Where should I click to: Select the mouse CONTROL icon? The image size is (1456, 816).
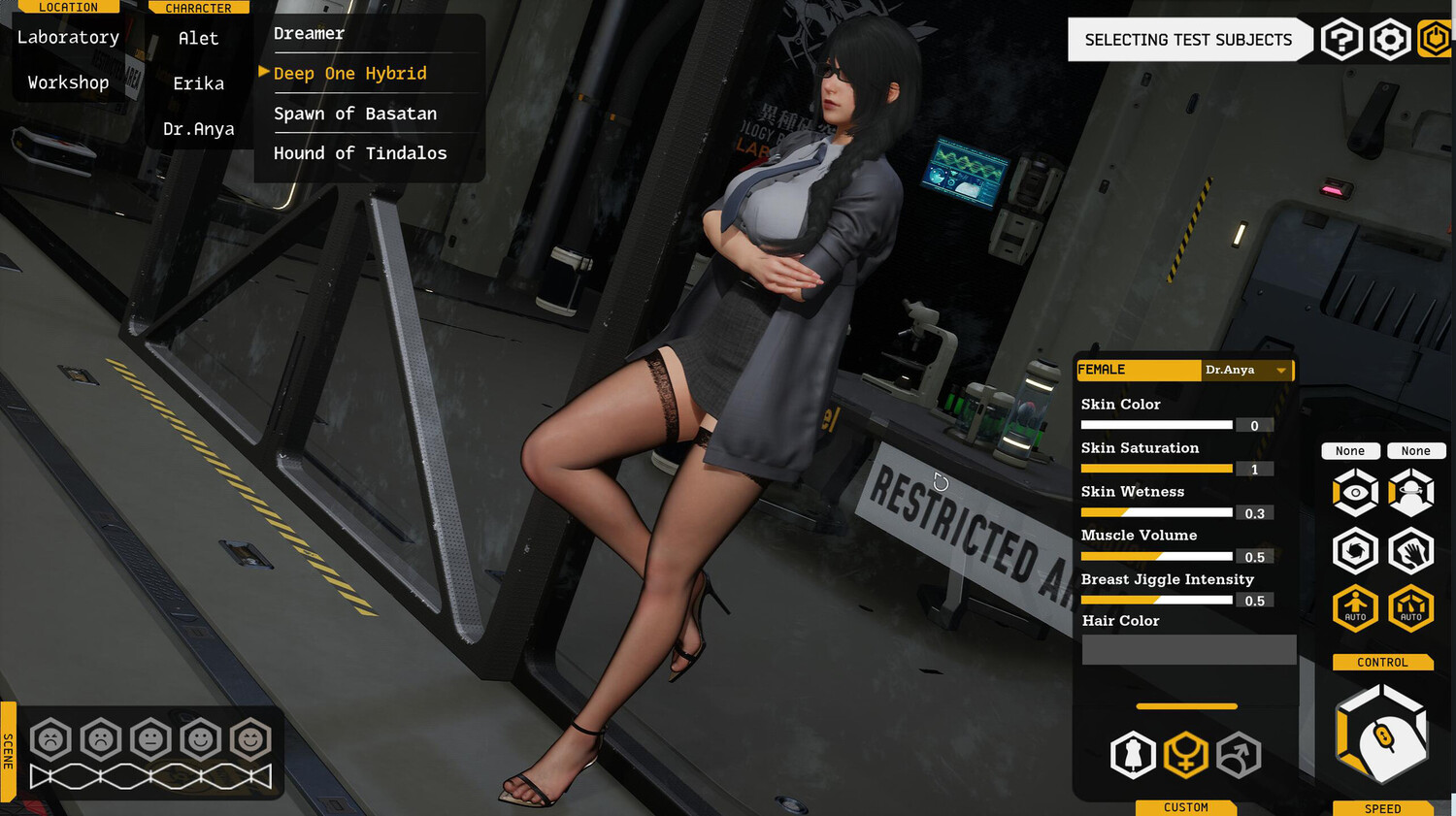pyautogui.click(x=1381, y=733)
